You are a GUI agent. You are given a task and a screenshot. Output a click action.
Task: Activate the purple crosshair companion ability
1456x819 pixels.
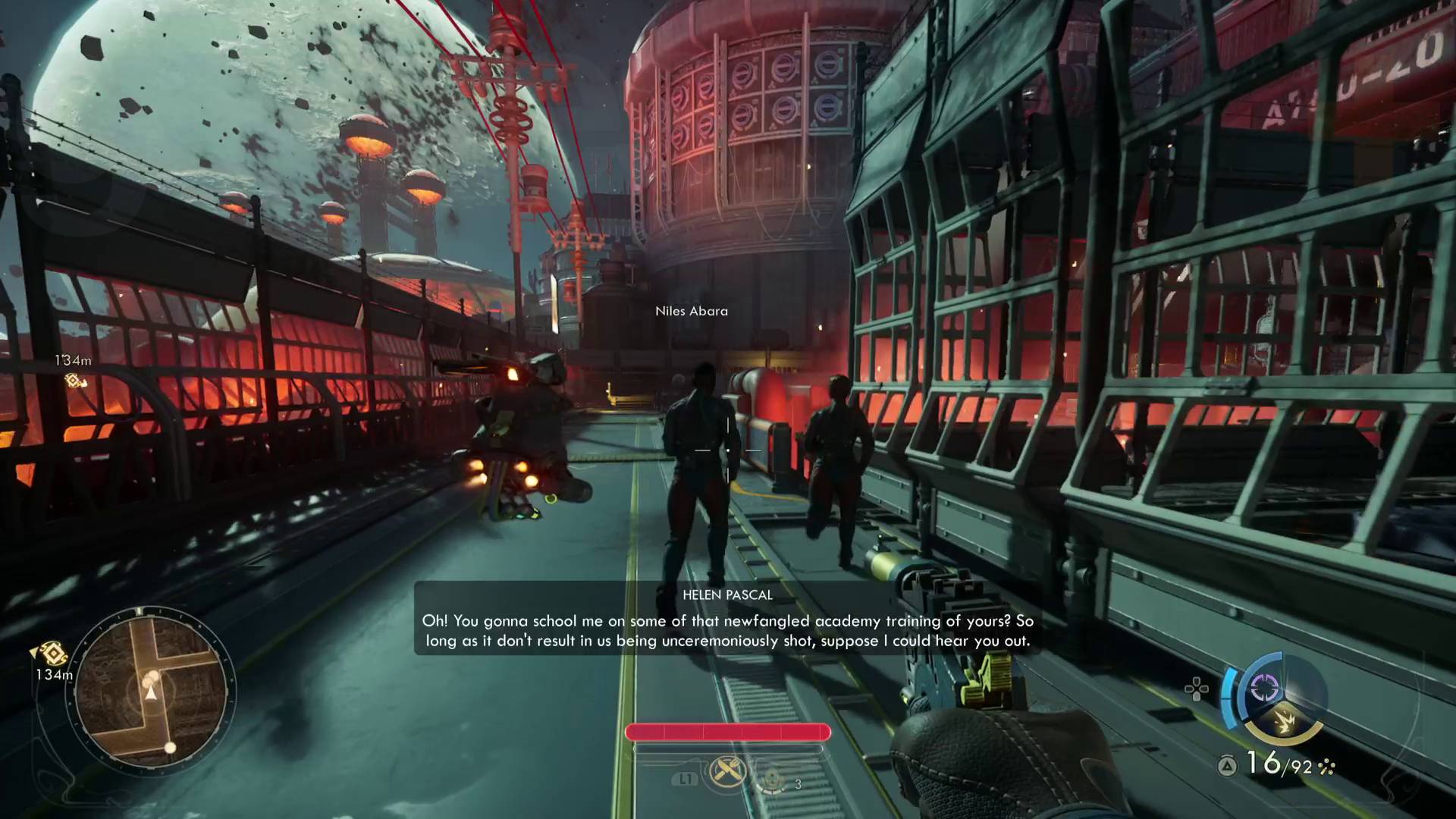(1263, 689)
